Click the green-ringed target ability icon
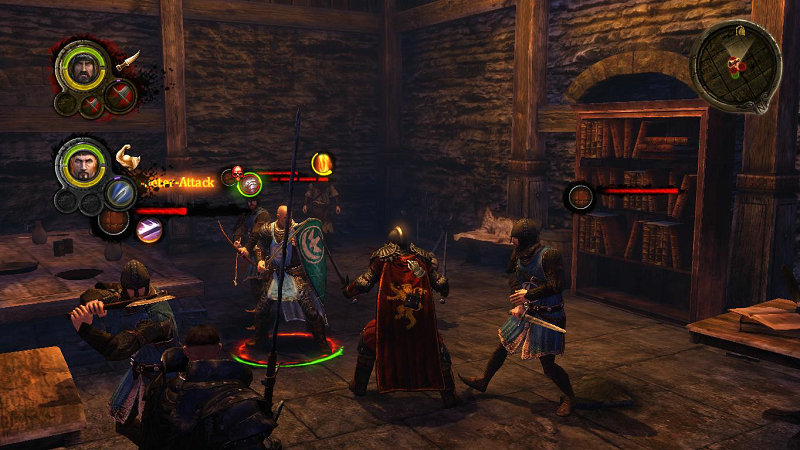Screen dimensions: 800x450 251,184
